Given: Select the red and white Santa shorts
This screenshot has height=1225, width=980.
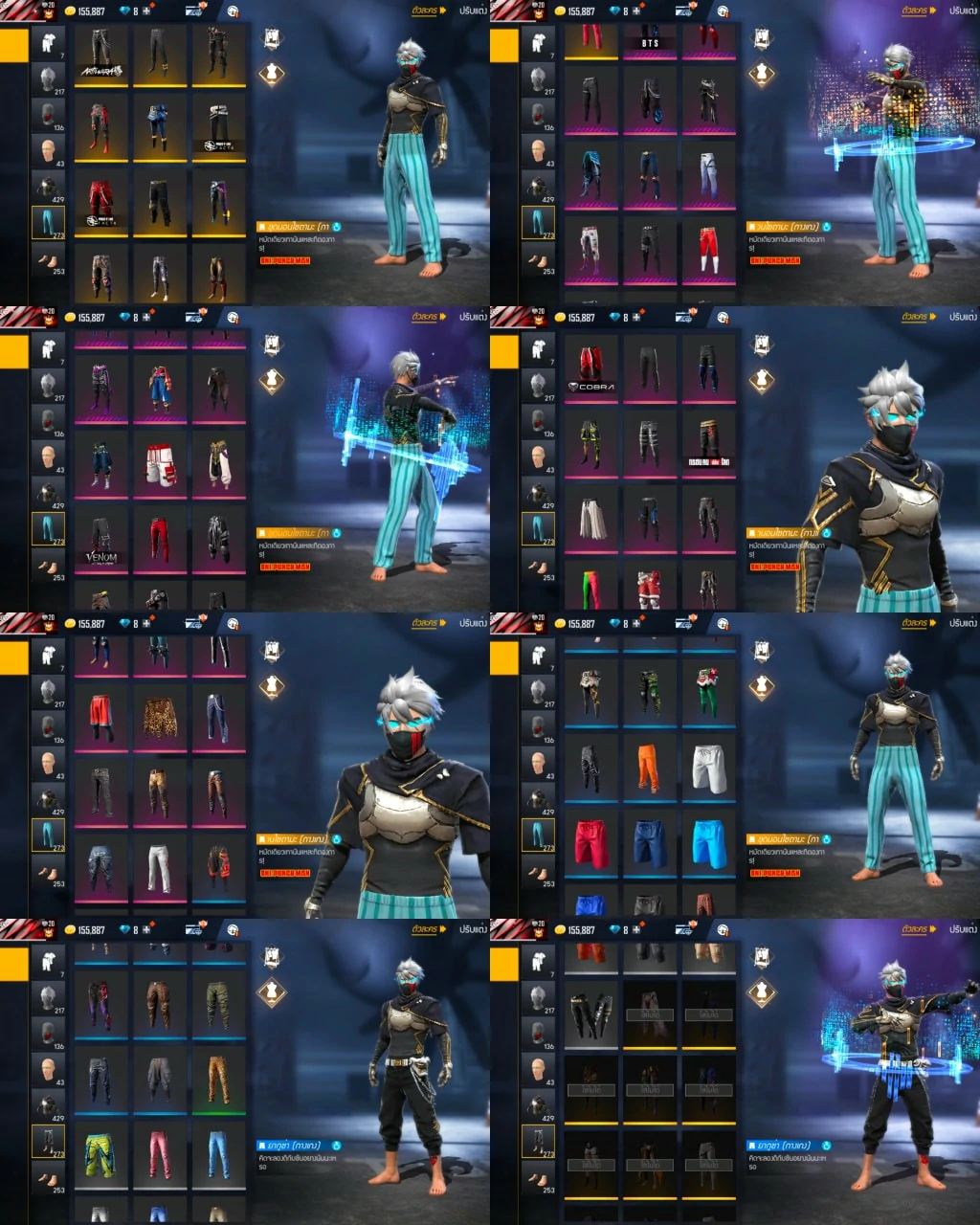Looking at the screenshot, I should pos(650,586).
